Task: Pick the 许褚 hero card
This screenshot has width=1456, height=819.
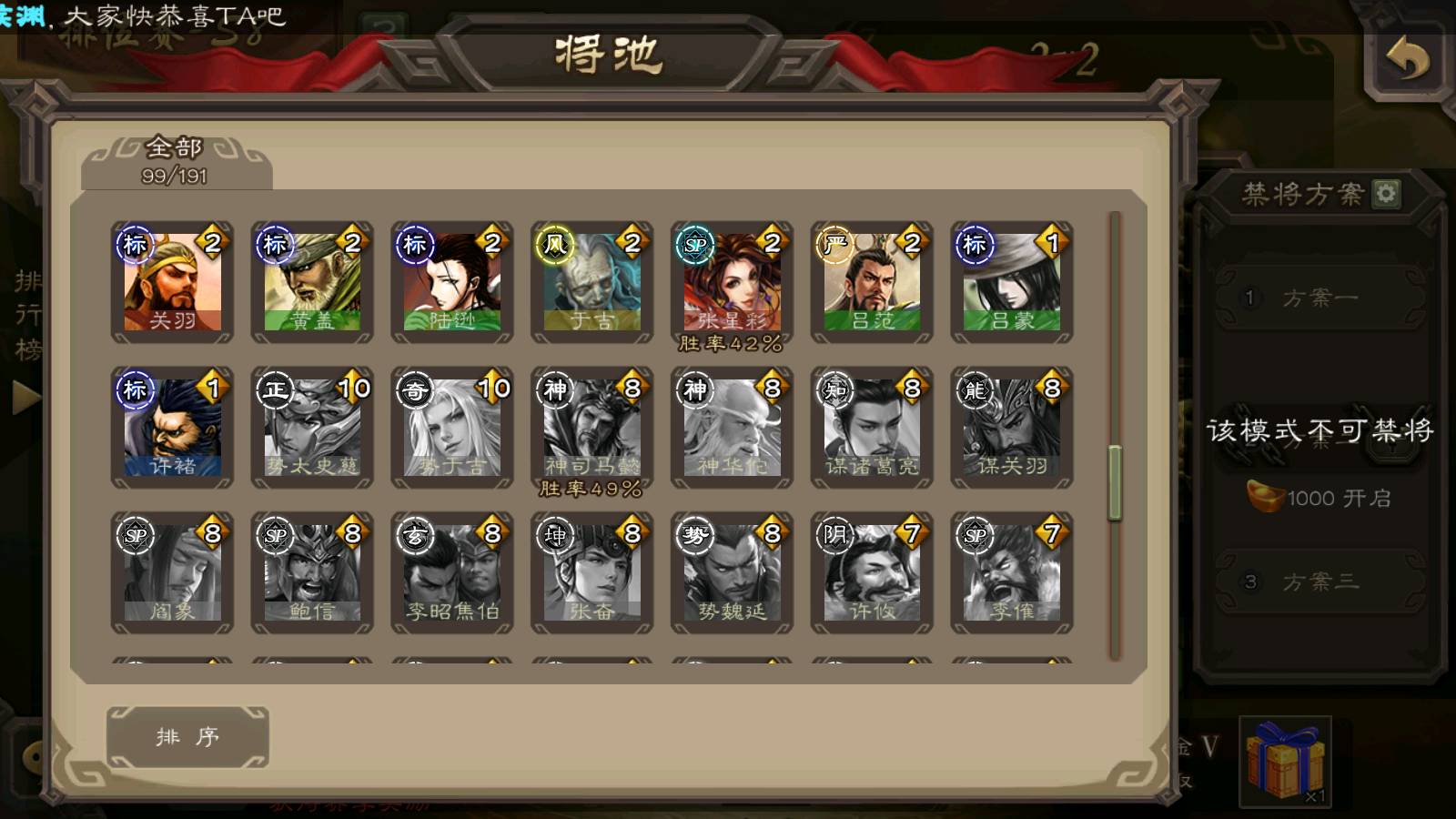Action: (x=172, y=429)
